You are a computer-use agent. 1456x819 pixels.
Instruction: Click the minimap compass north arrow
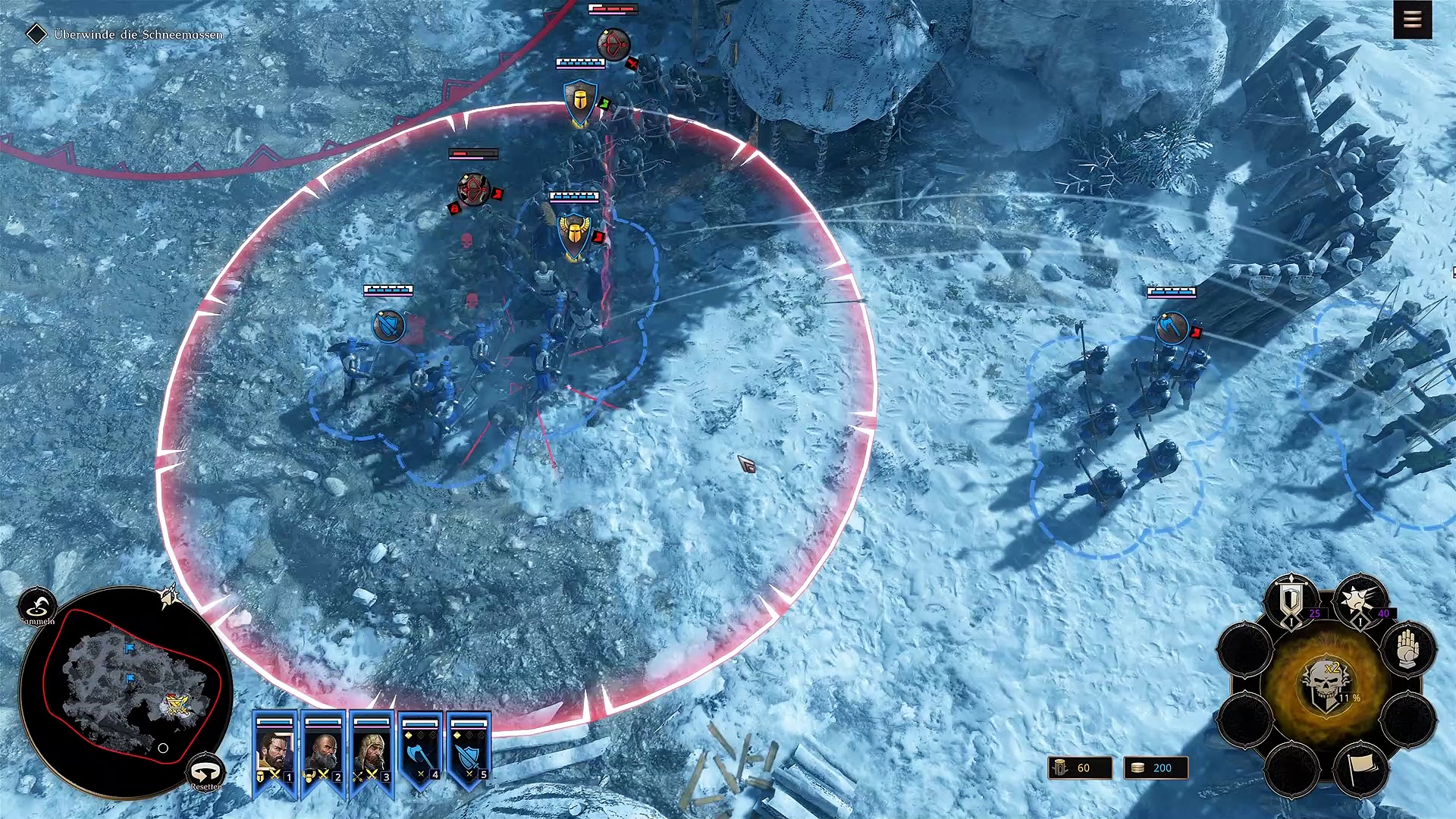click(x=170, y=597)
